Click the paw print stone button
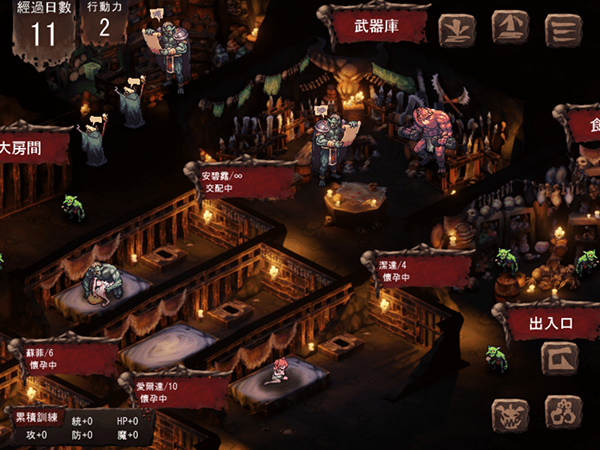Image resolution: width=600 pixels, height=450 pixels. click(x=562, y=413)
